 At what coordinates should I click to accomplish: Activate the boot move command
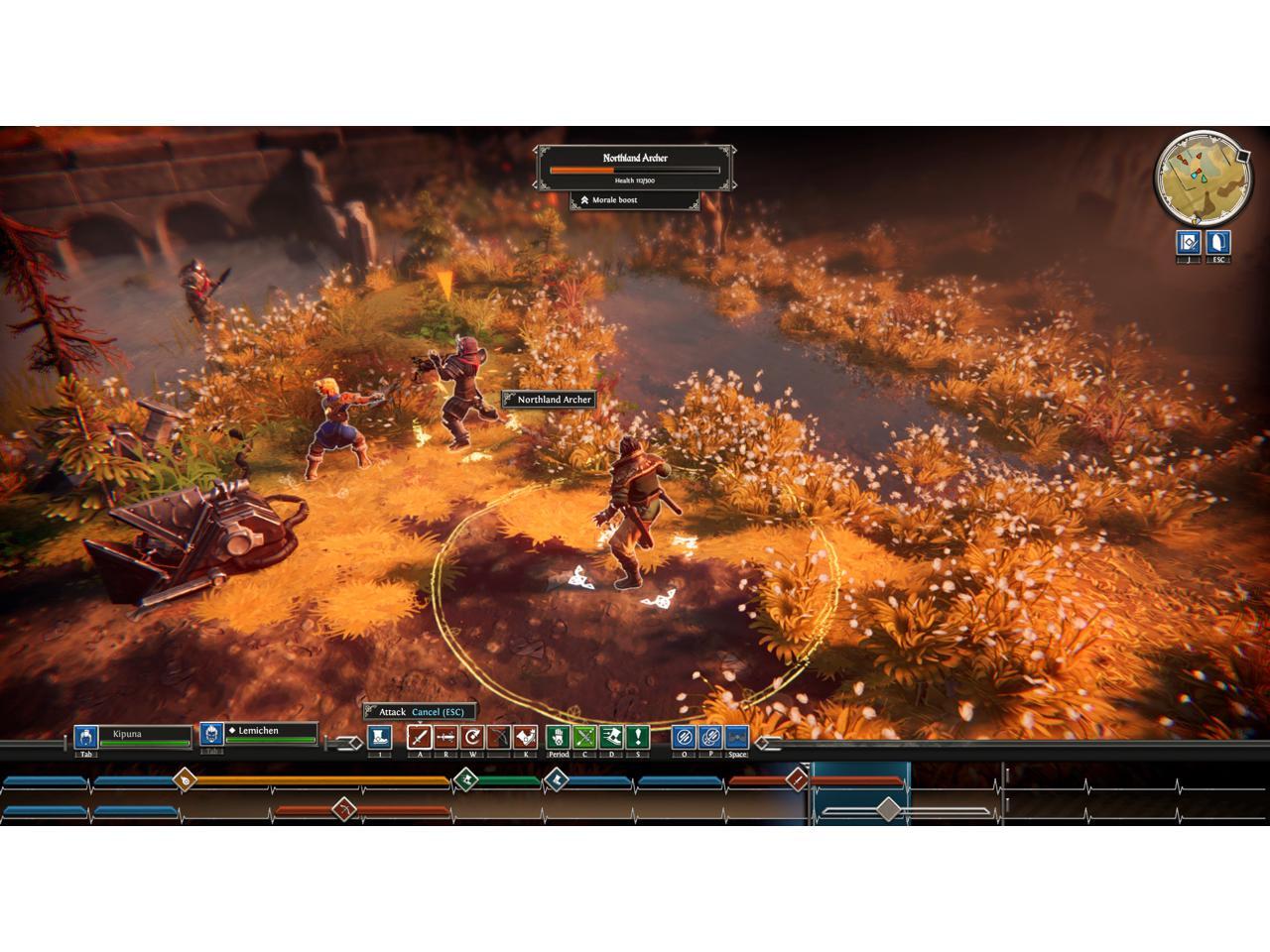tap(380, 737)
